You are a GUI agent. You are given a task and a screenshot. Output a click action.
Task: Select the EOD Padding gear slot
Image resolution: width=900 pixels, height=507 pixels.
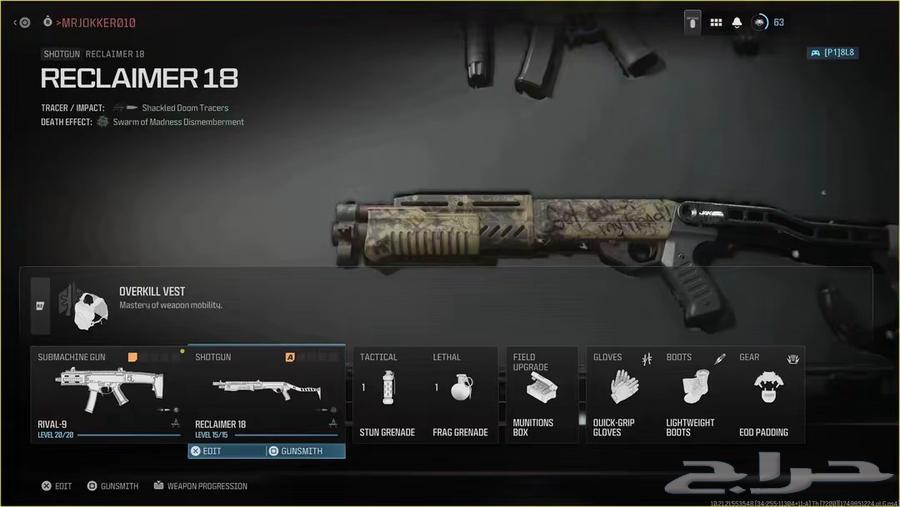tap(769, 394)
